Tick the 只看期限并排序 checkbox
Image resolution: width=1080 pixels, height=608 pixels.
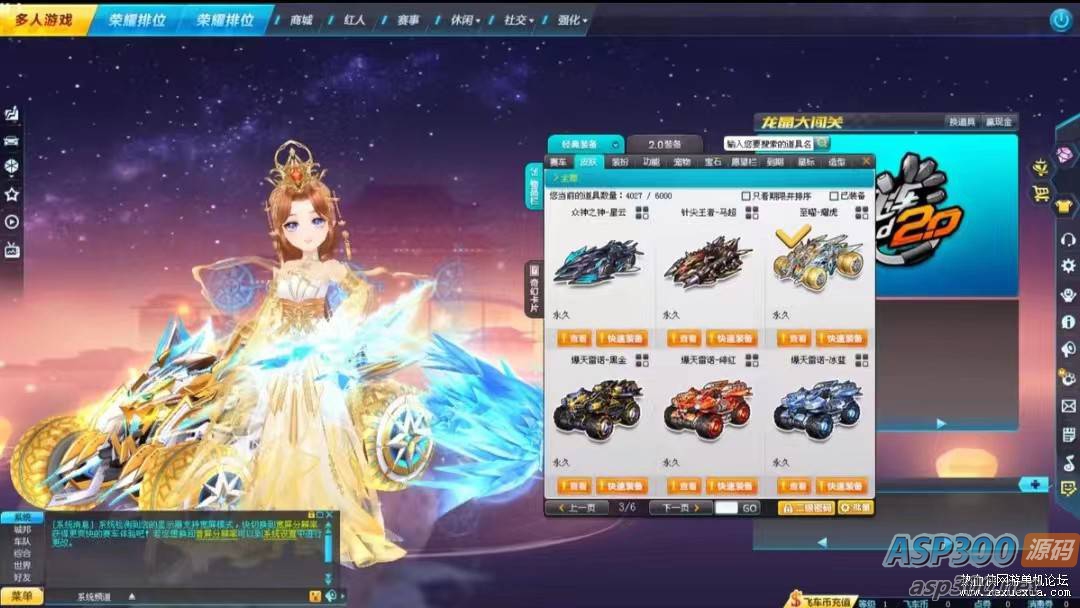click(x=746, y=196)
